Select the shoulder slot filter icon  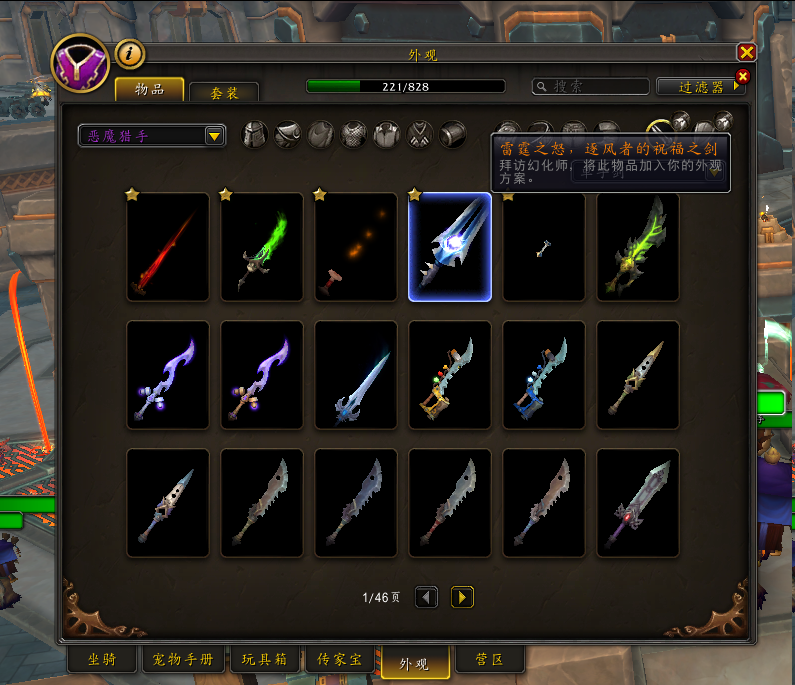(288, 134)
